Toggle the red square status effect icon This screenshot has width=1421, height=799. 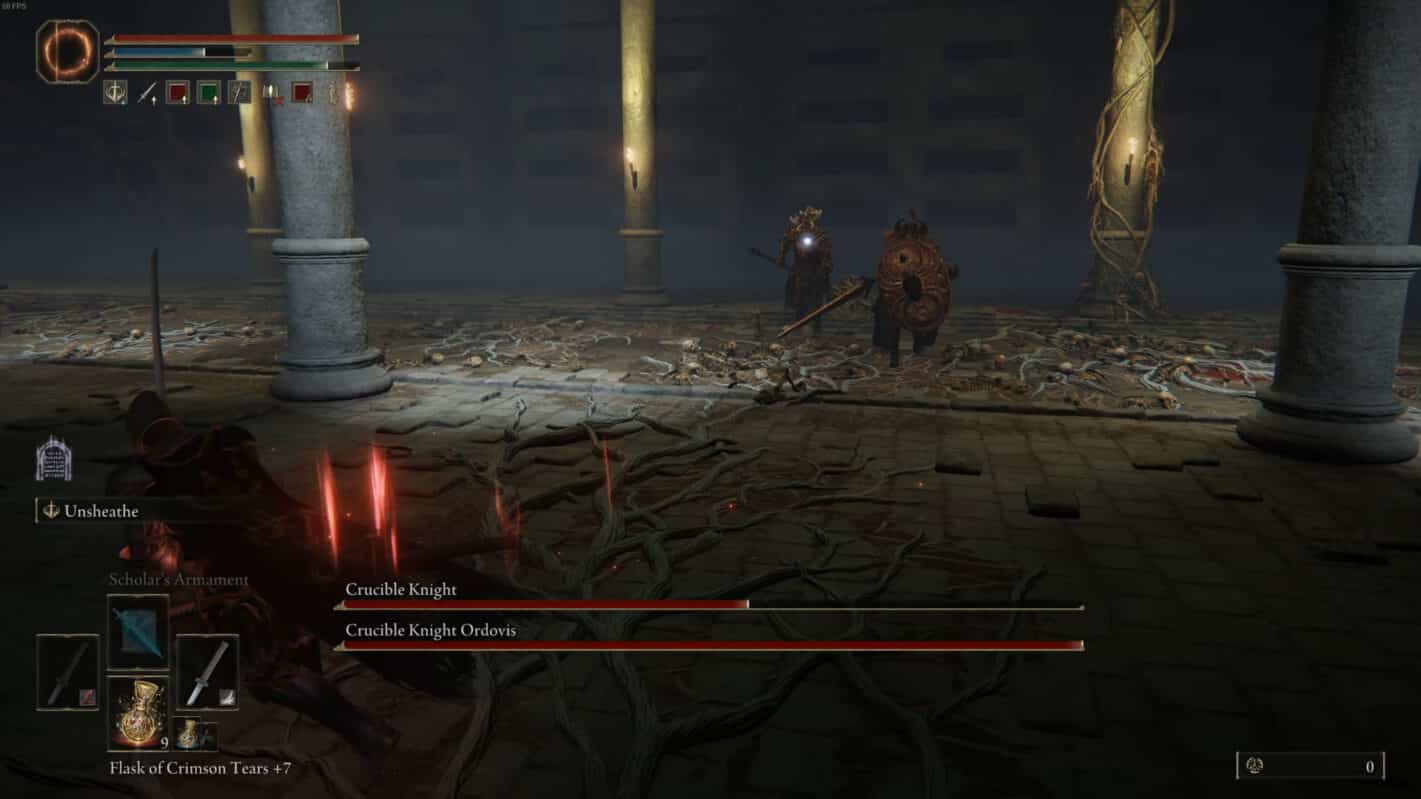click(x=176, y=94)
